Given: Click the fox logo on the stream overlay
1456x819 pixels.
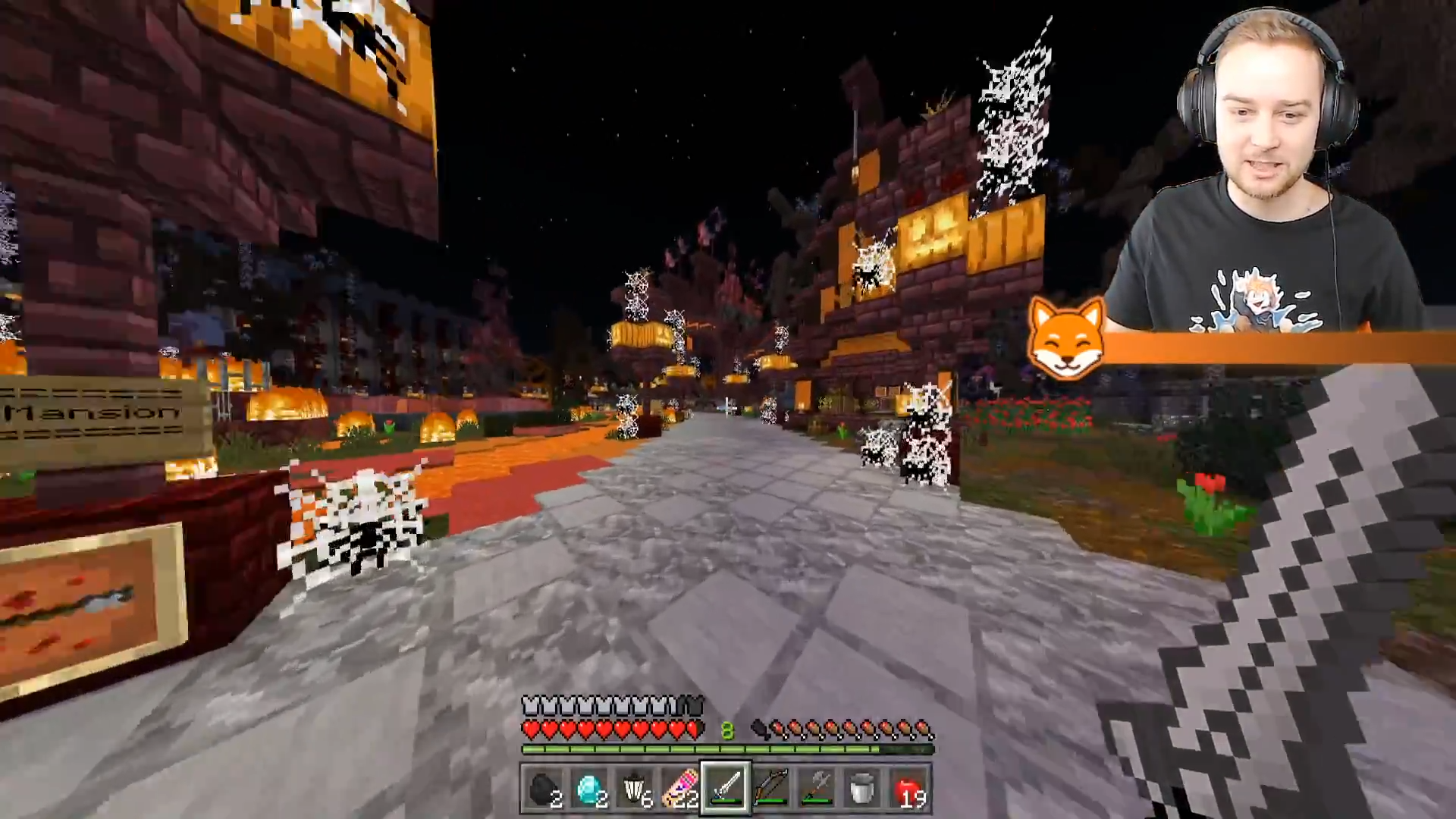Looking at the screenshot, I should [x=1066, y=339].
